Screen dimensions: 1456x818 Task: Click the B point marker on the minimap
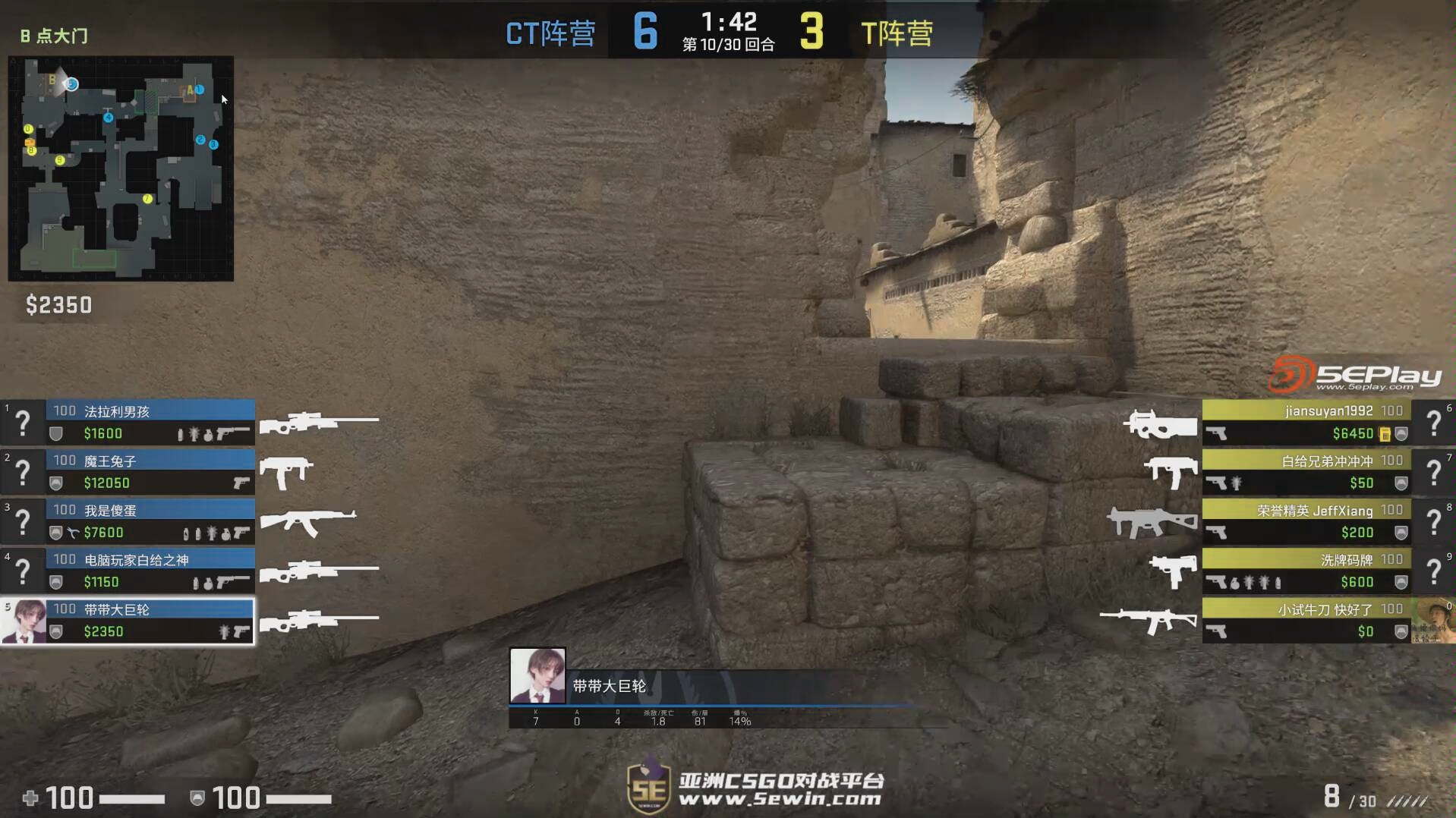tap(52, 80)
